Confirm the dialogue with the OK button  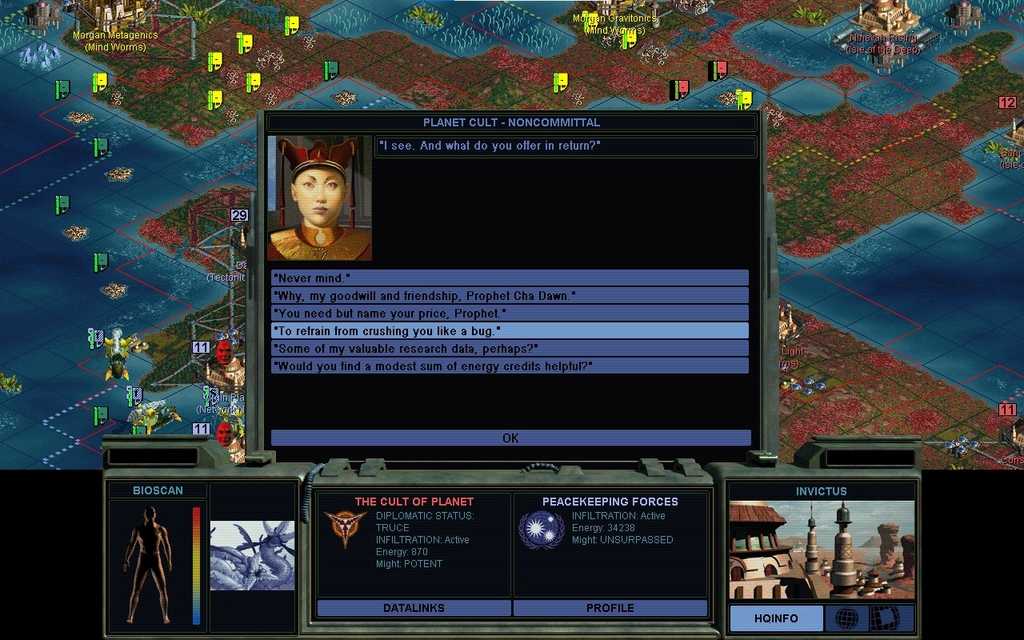[x=510, y=438]
